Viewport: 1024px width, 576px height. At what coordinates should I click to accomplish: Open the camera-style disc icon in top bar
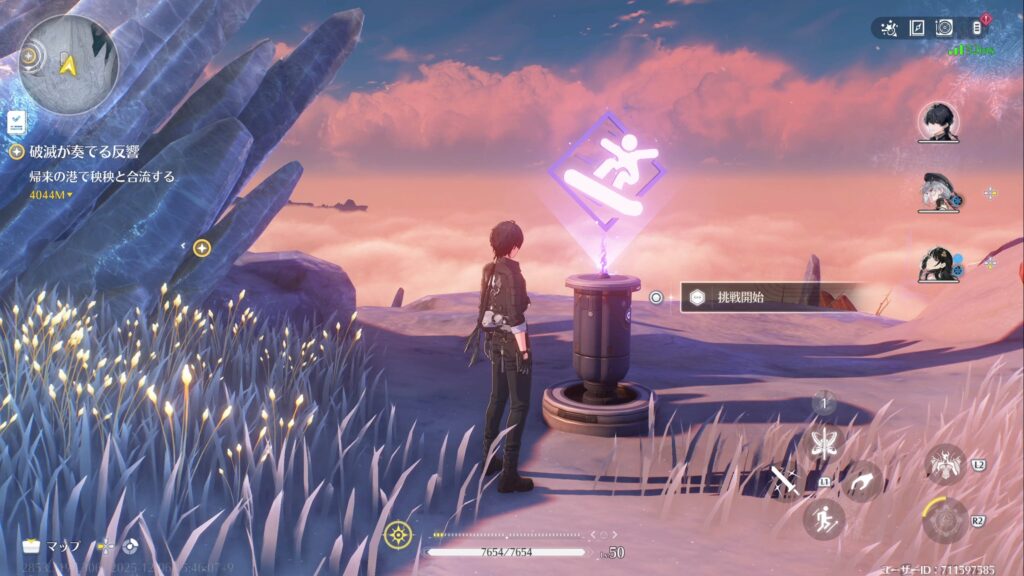[944, 28]
